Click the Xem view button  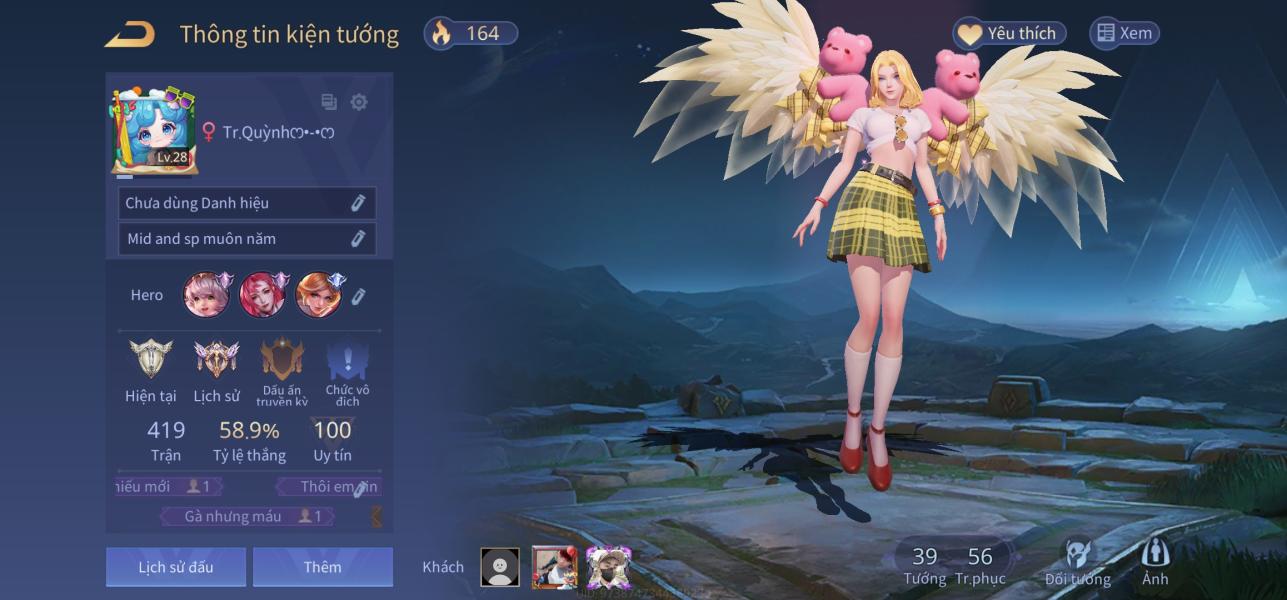click(x=1125, y=34)
